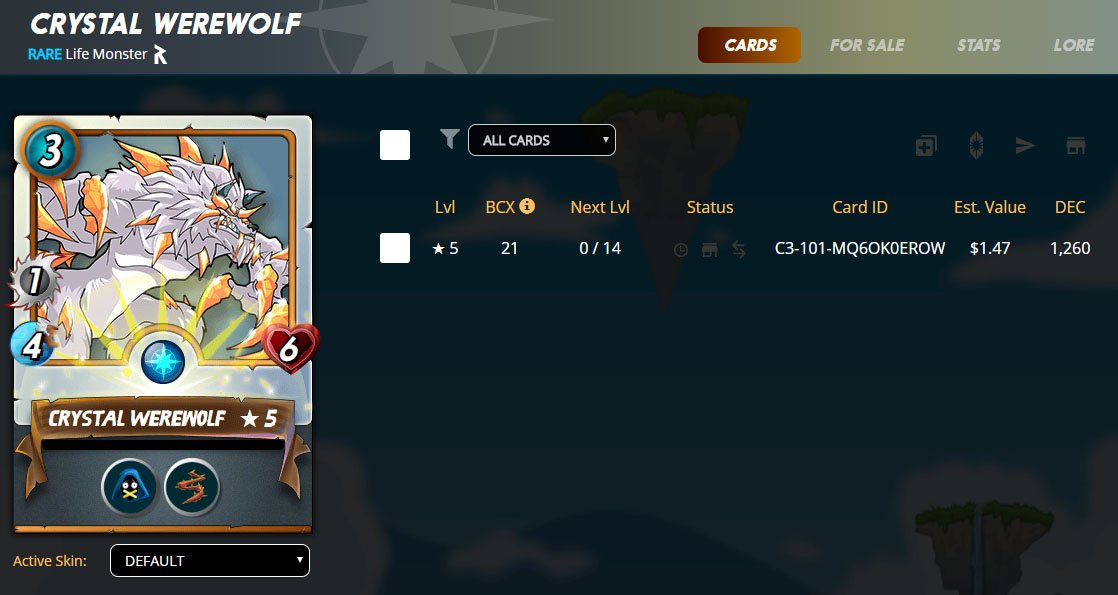Open the Active Skin dropdown
Viewport: 1118px width, 595px height.
(x=209, y=561)
